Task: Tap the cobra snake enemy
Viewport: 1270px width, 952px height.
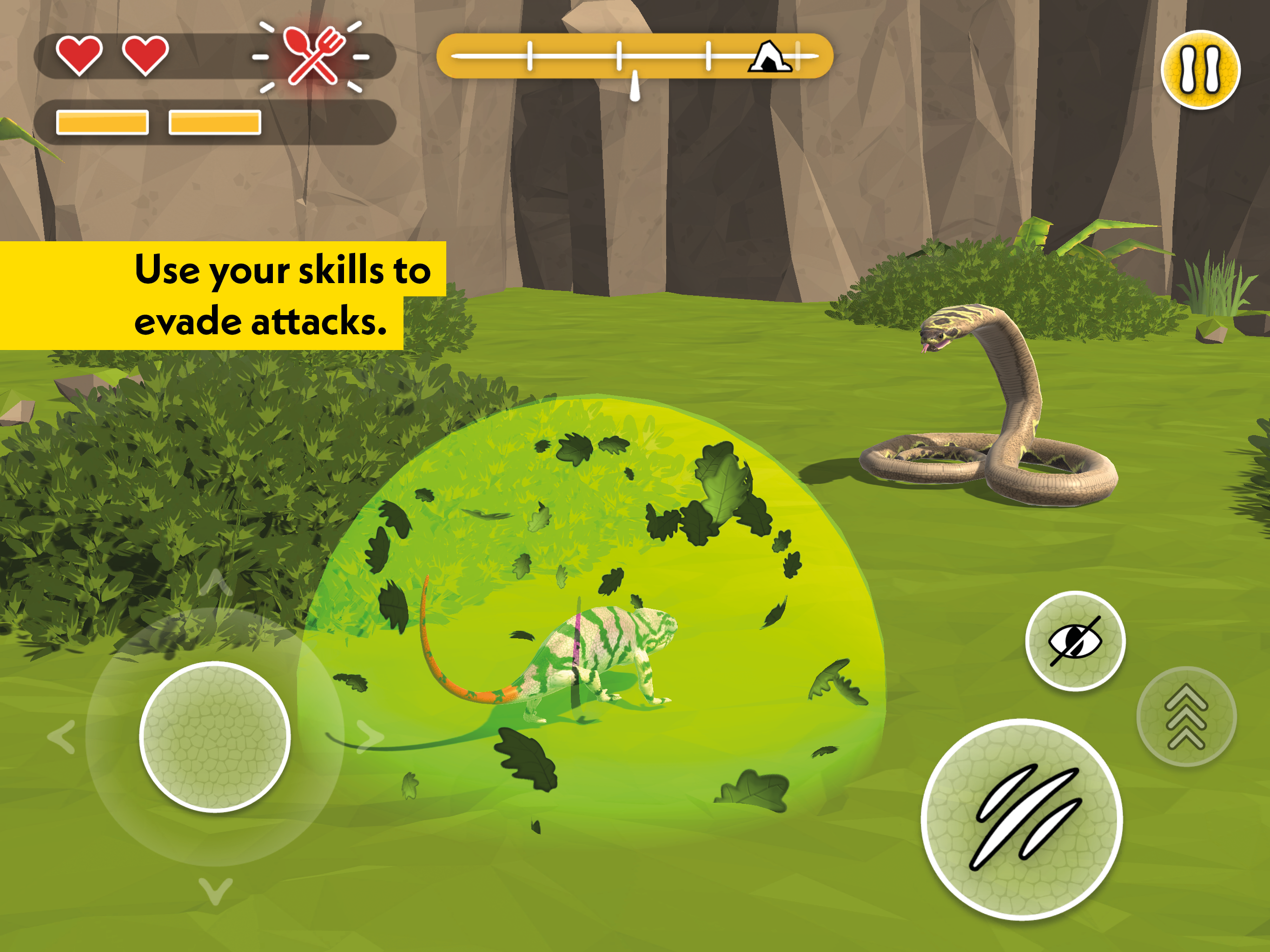Action: [1005, 413]
